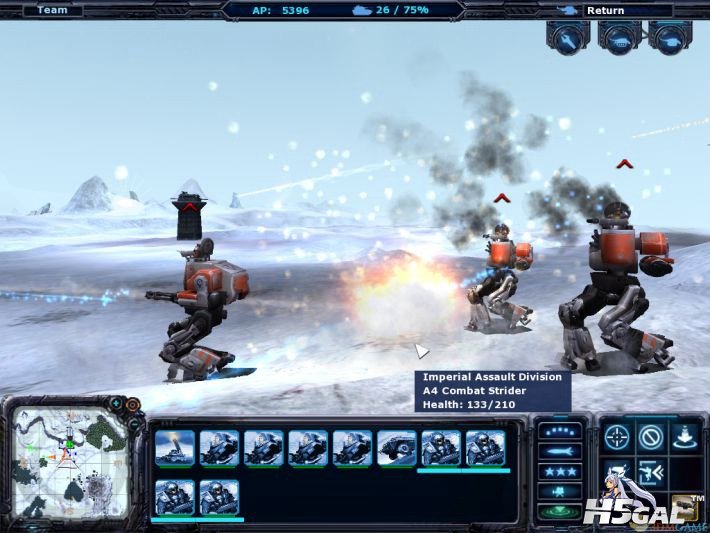Click the five-dot formation button
710x533 pixels.
pos(560,431)
